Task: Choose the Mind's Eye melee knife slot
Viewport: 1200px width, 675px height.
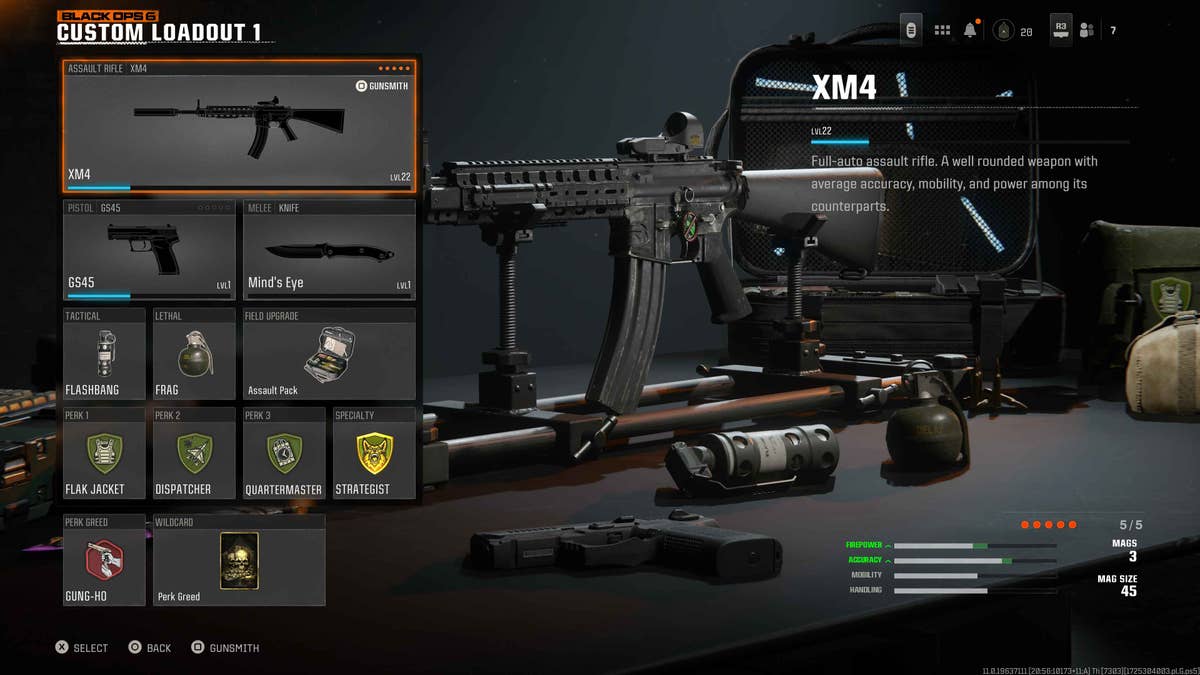Action: click(x=329, y=250)
